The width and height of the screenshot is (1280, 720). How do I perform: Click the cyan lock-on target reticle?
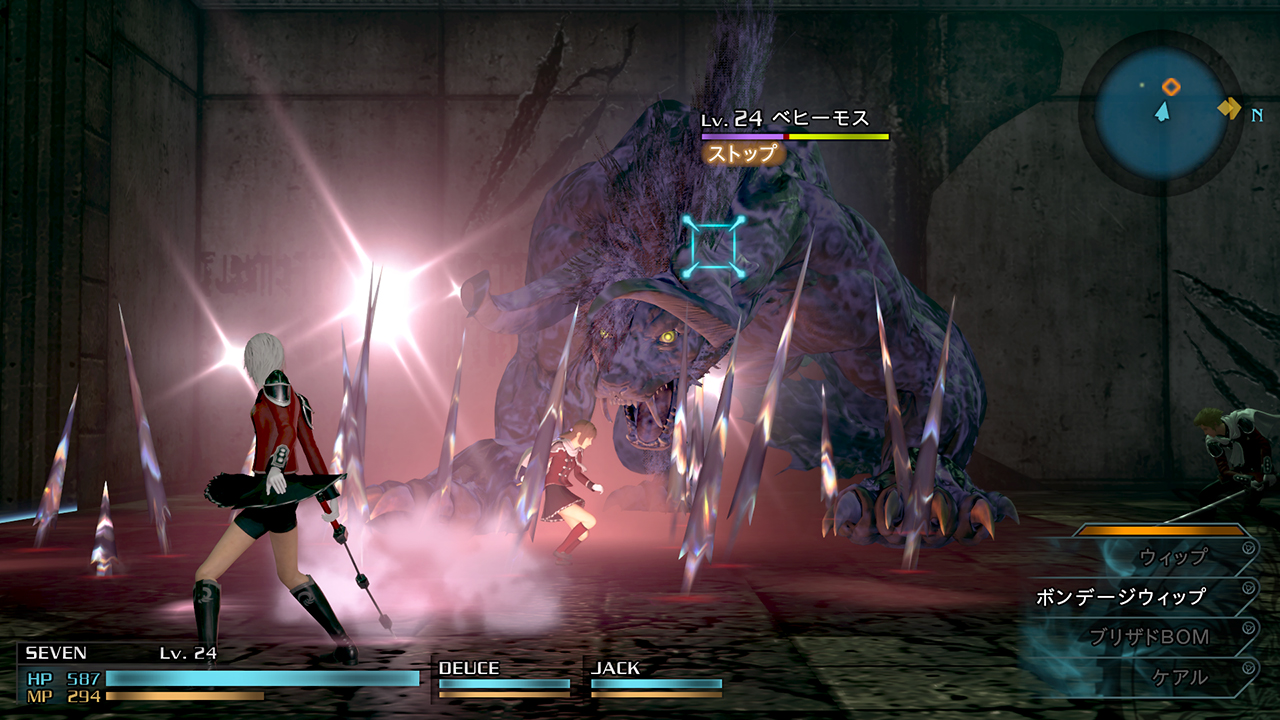pos(714,246)
